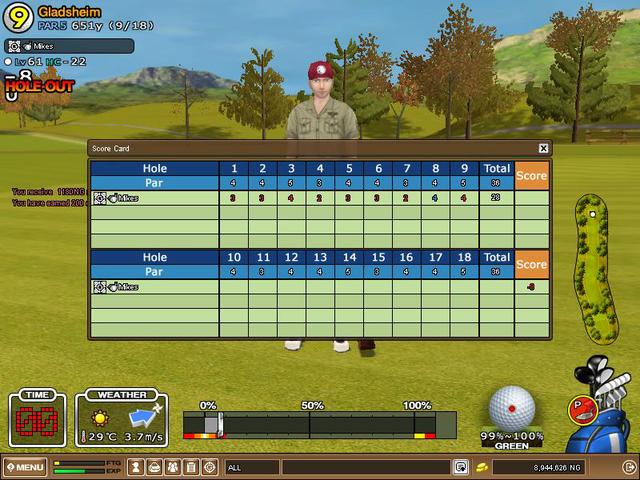Close the Score Card window

coord(543,148)
